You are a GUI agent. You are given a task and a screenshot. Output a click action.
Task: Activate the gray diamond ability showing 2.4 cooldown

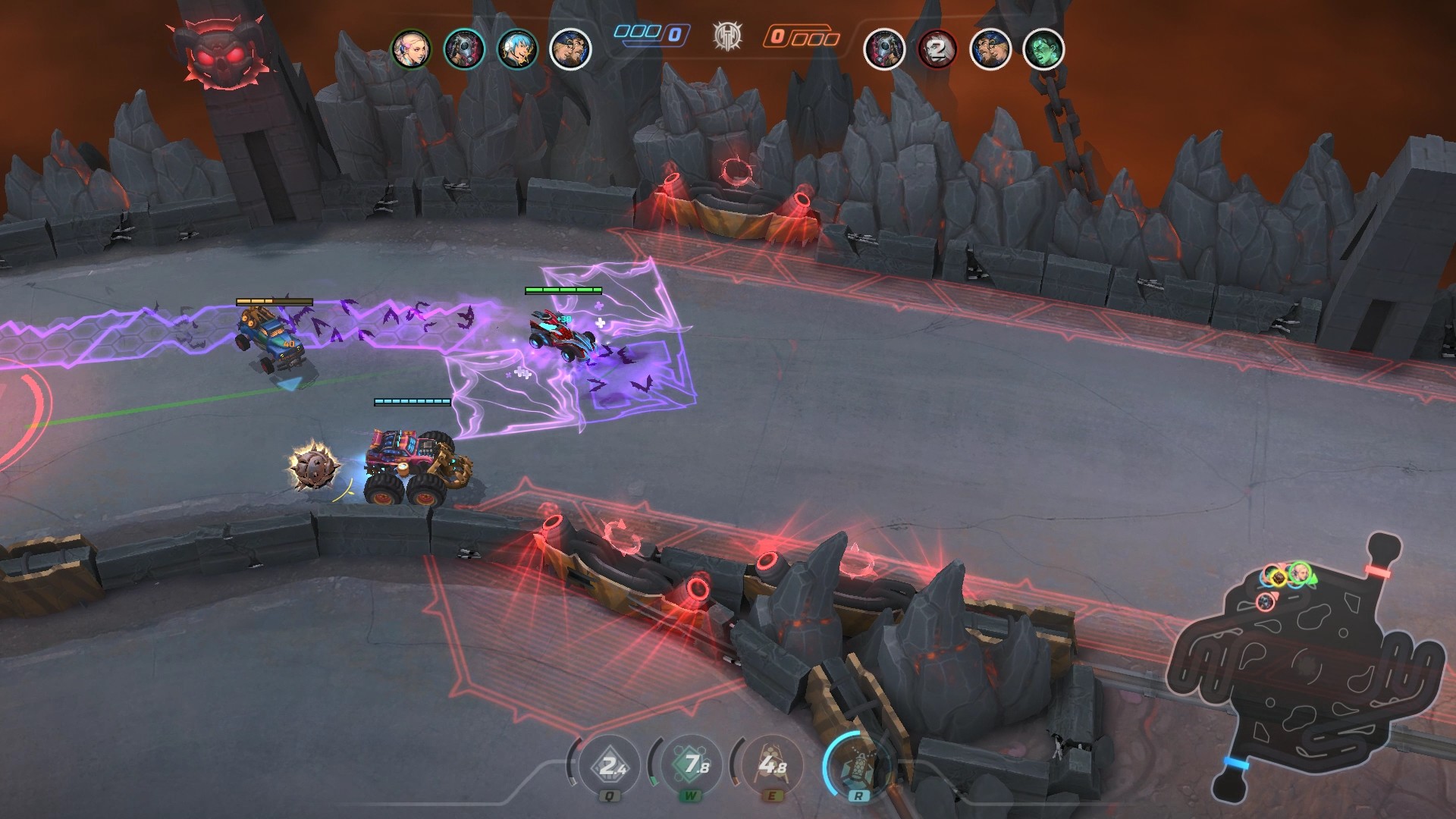pos(610,766)
